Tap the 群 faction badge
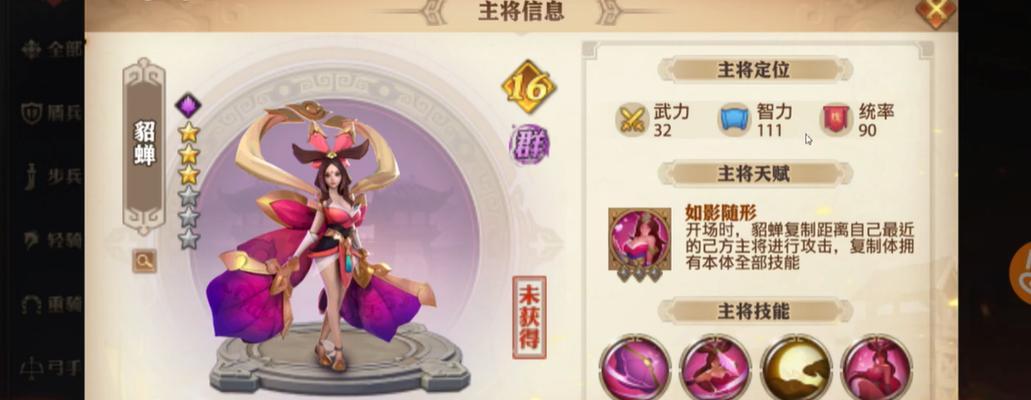 (x=529, y=144)
